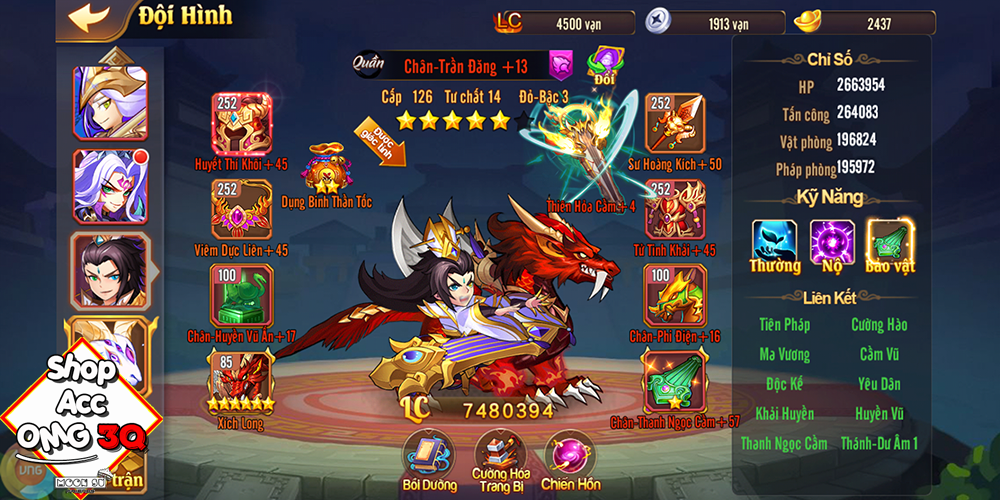Select the golden-helmet hero portrait
Viewport: 1000px width, 500px height.
point(110,102)
